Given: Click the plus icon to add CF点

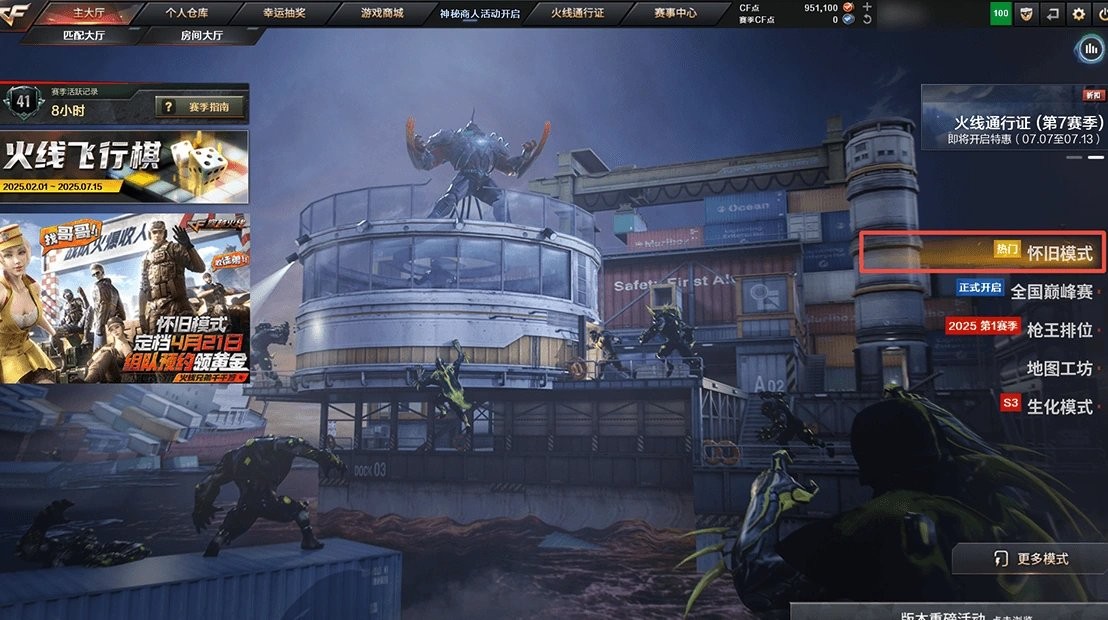Looking at the screenshot, I should point(866,7).
